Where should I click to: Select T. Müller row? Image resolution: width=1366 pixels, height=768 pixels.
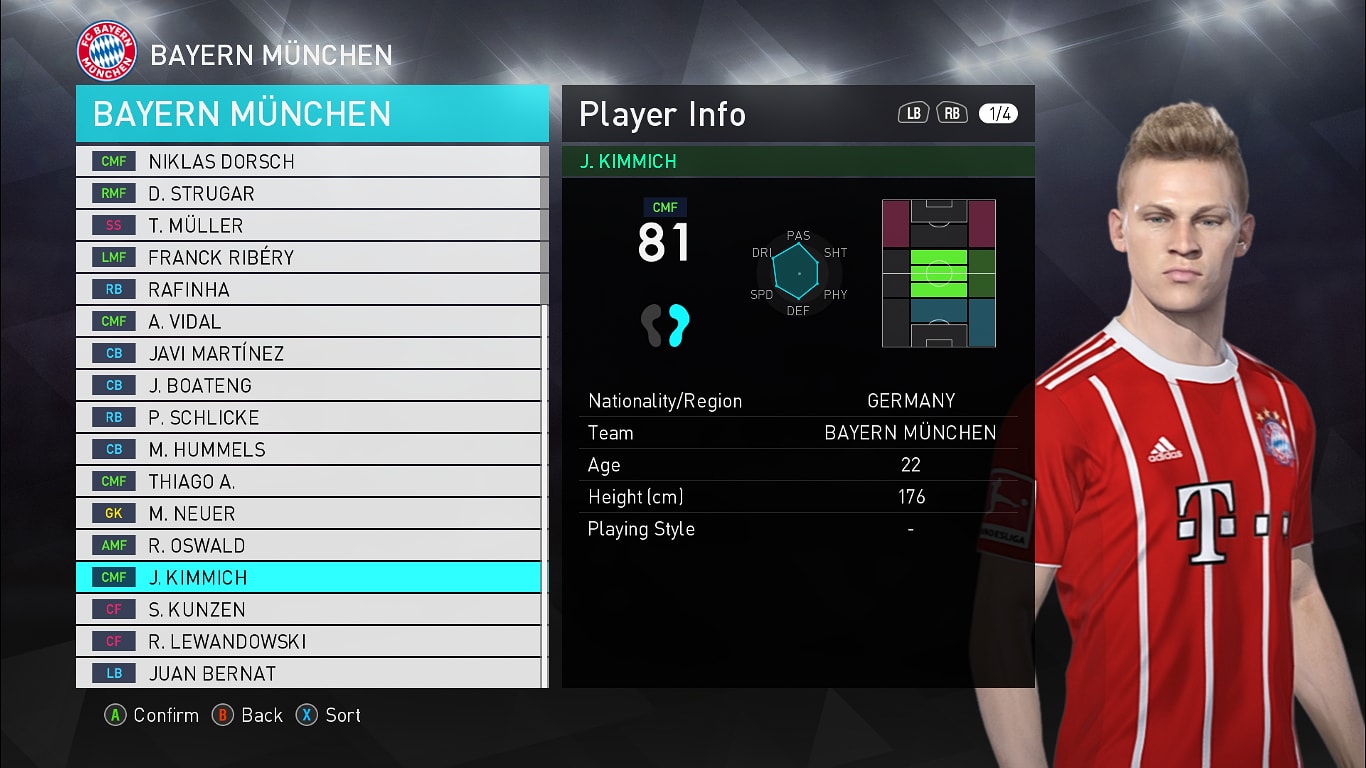coord(310,225)
